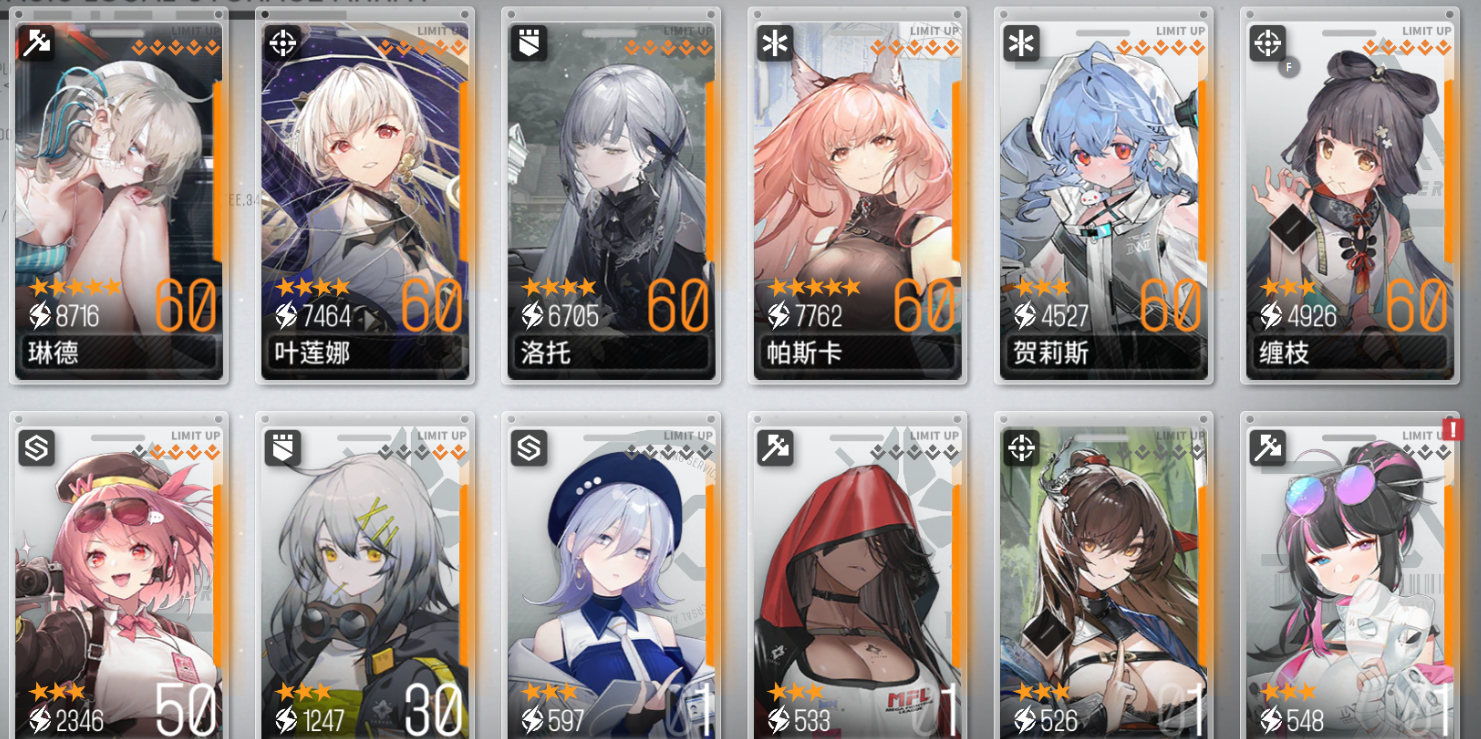Viewport: 1481px width, 739px height.
Task: Click the shield class icon on 洛托's card
Action: tap(527, 45)
